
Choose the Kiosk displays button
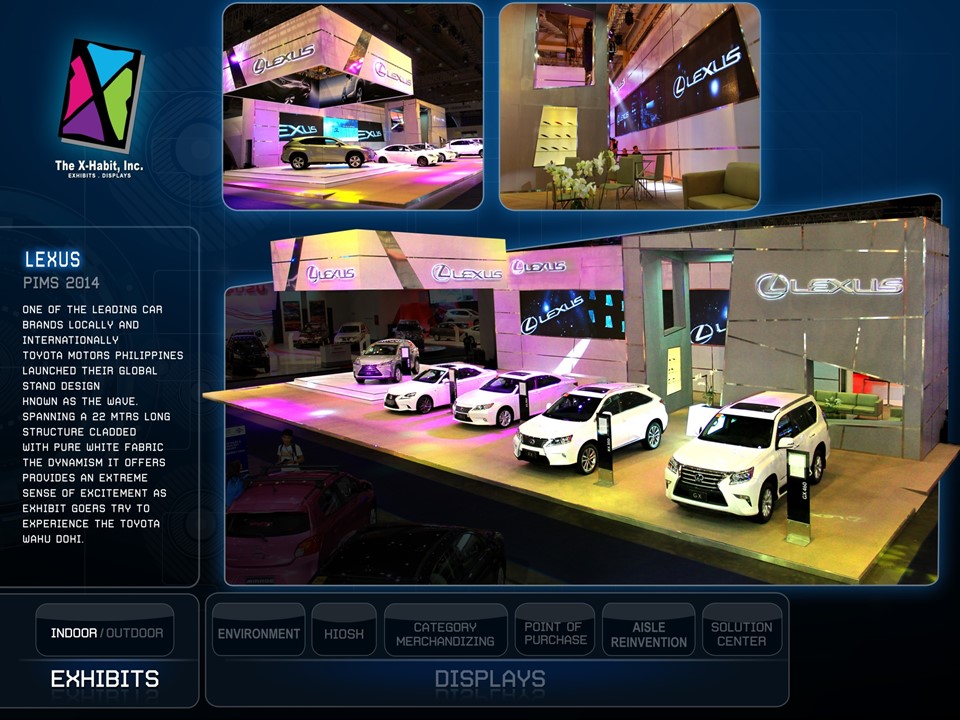click(344, 632)
